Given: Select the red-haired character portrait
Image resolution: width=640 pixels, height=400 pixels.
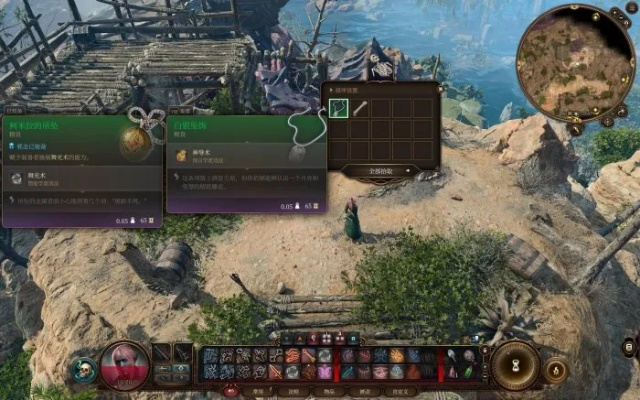Looking at the screenshot, I should click(126, 364).
